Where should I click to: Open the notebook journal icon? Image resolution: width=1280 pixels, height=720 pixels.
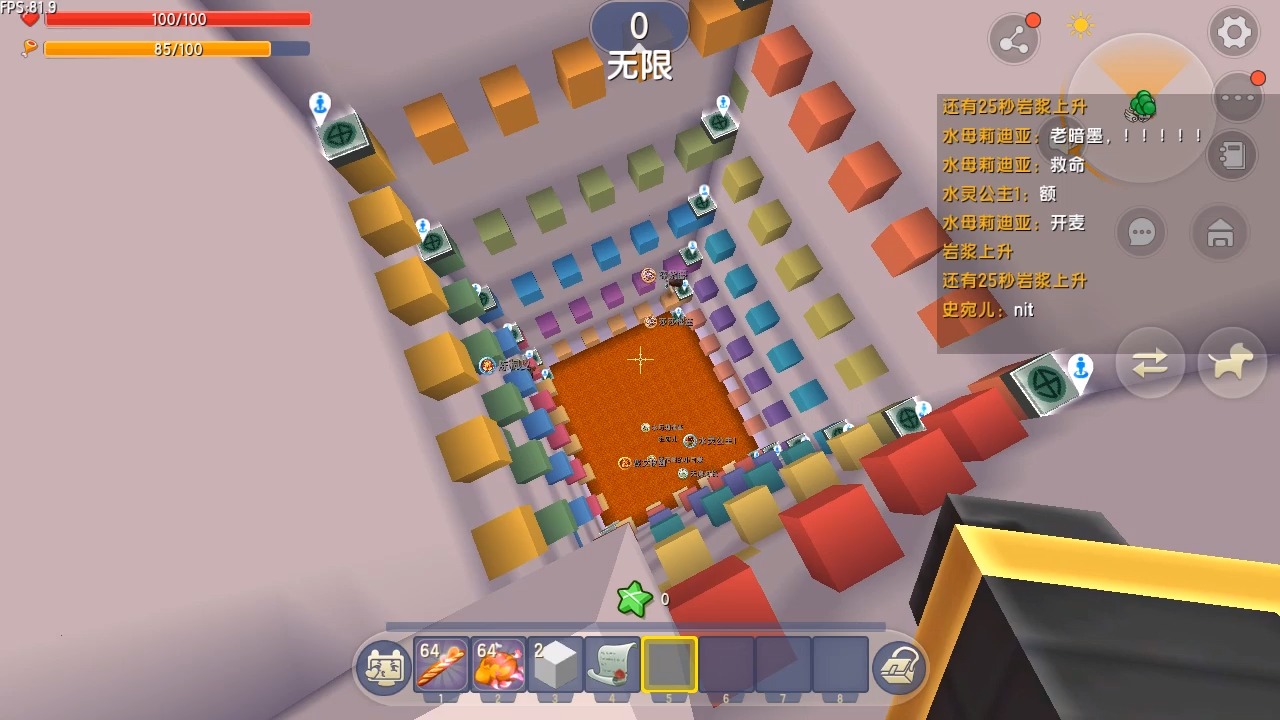point(1231,155)
